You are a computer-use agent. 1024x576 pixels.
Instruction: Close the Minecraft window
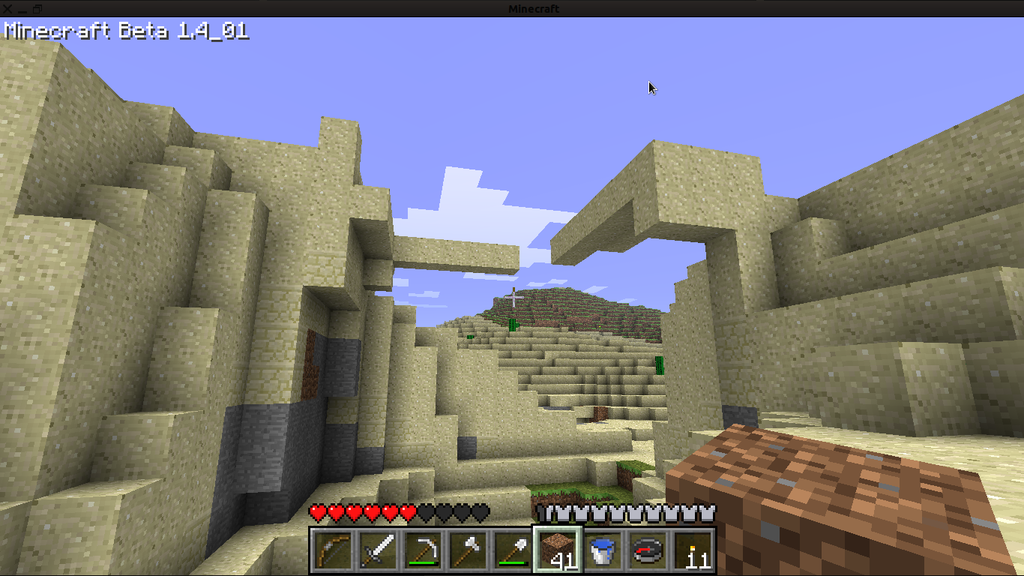pyautogui.click(x=8, y=9)
